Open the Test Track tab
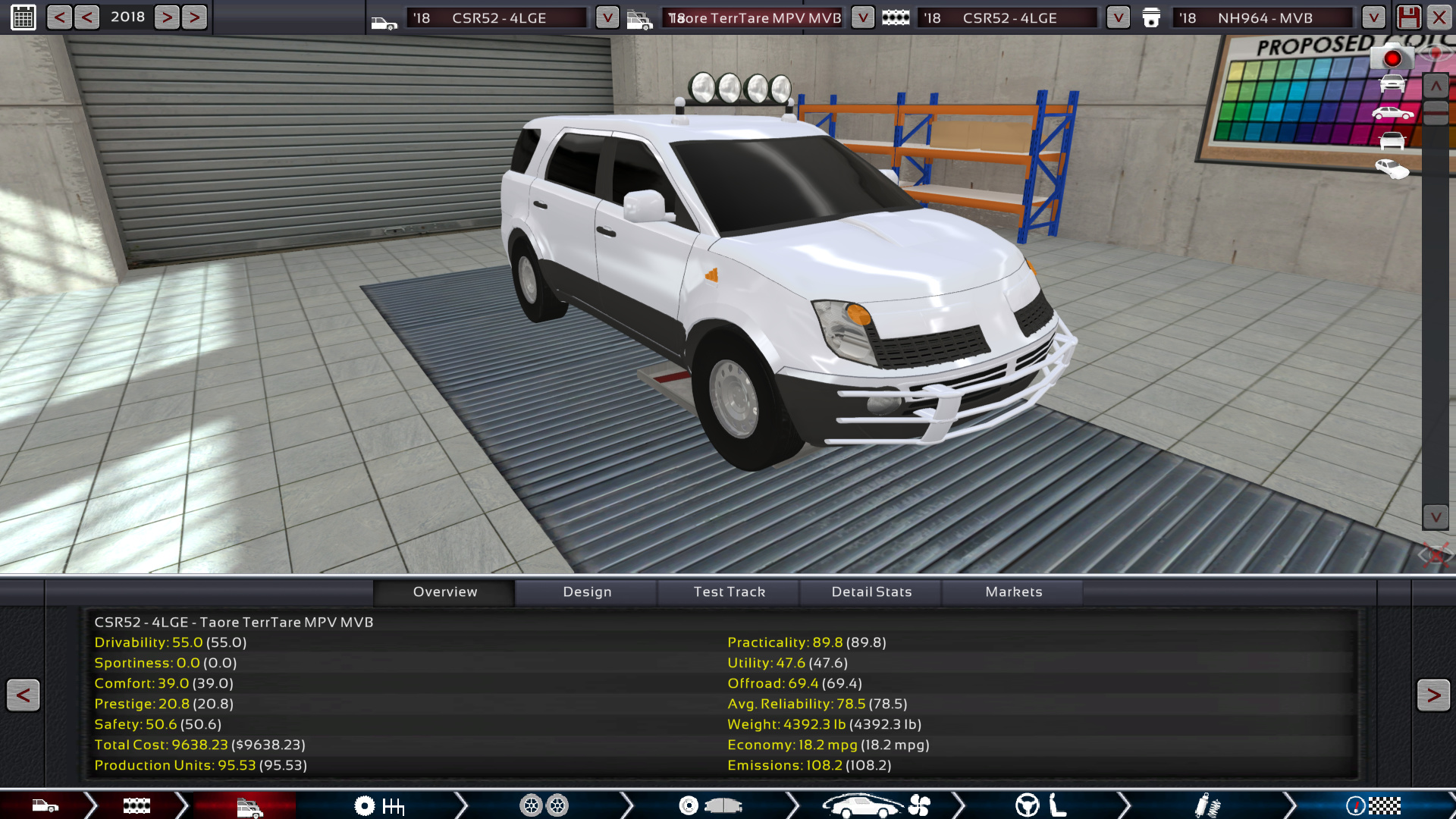 point(729,591)
